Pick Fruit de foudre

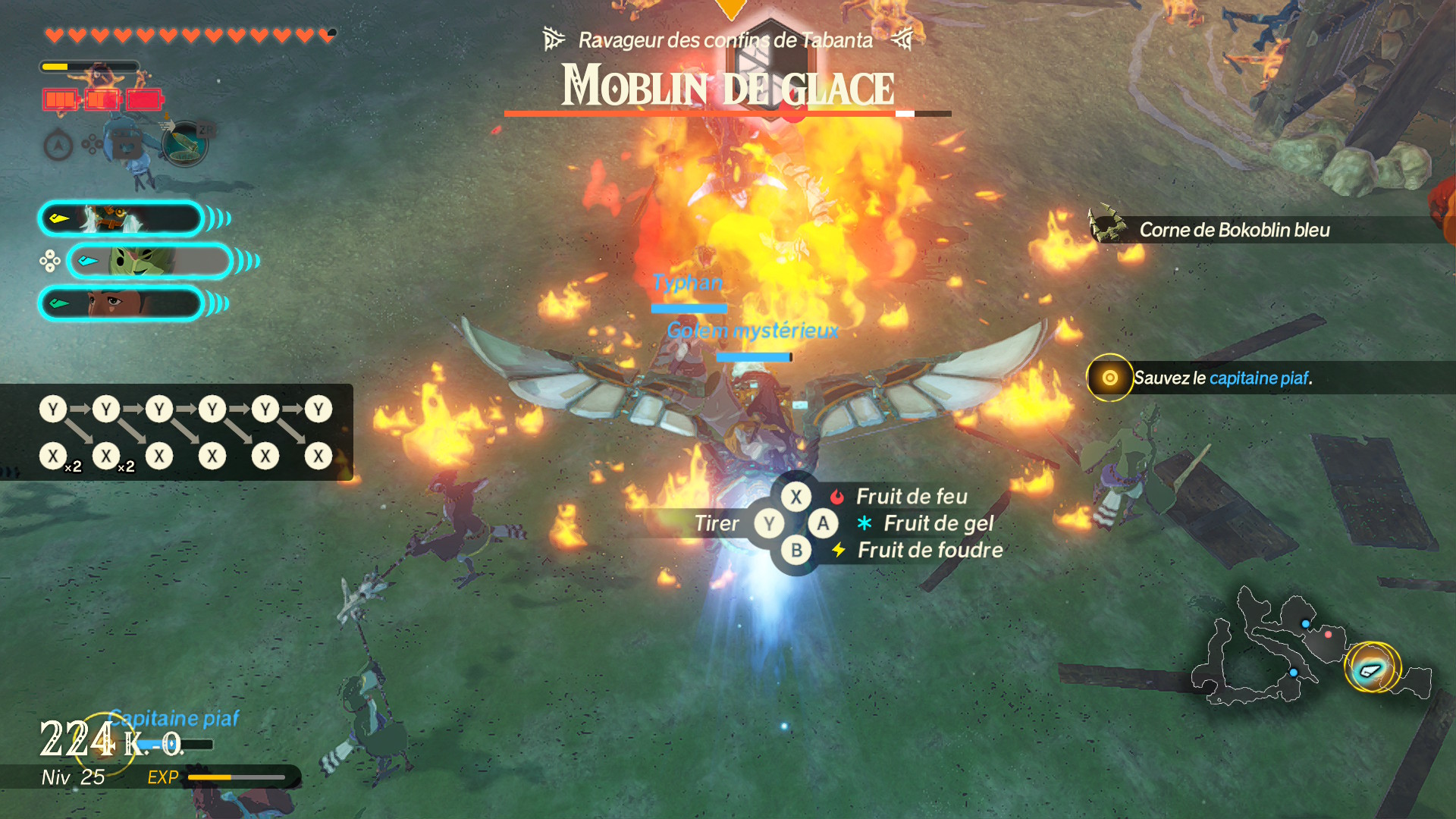pos(930,551)
